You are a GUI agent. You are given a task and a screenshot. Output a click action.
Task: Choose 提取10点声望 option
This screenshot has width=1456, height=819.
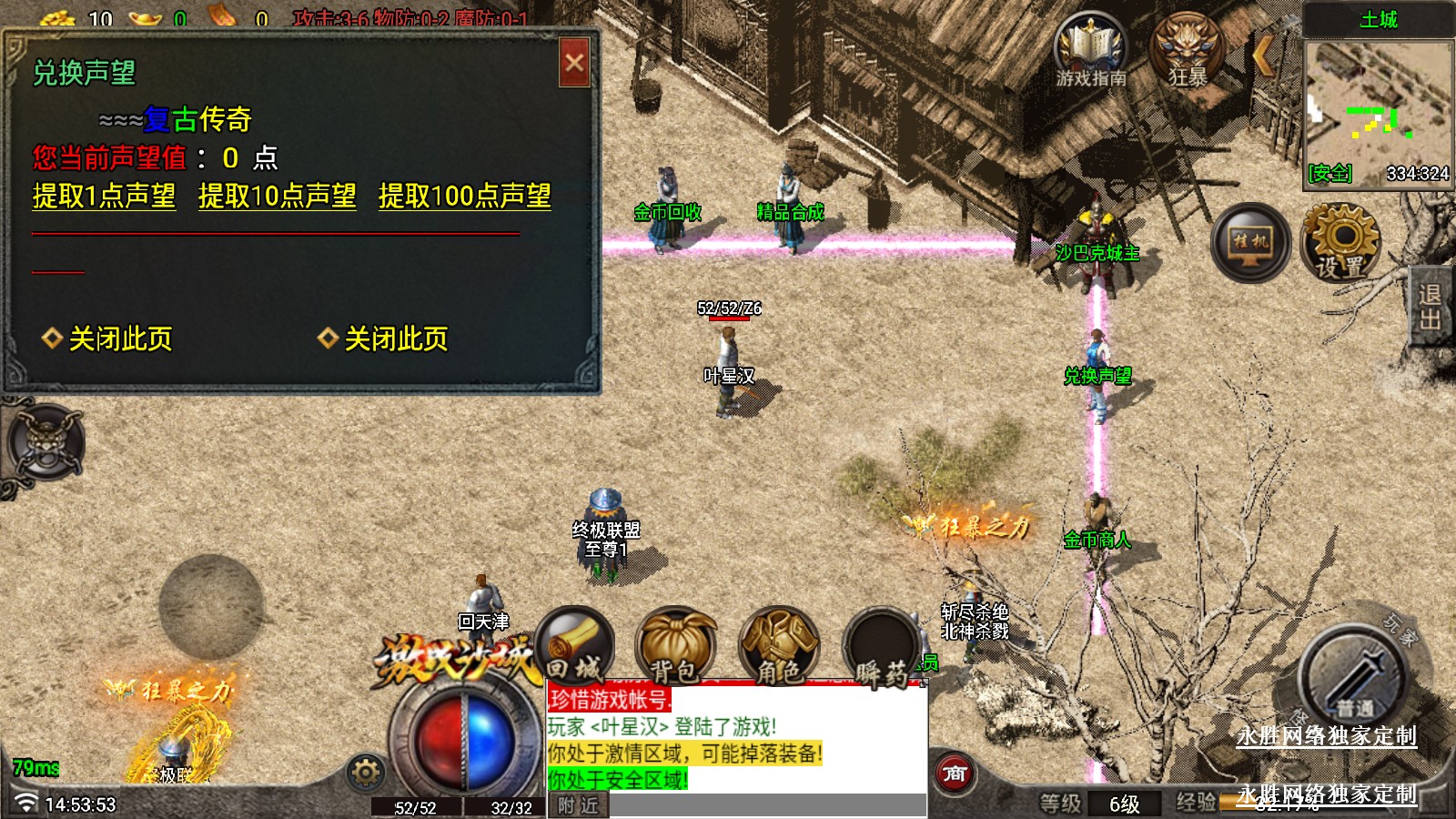[x=277, y=196]
